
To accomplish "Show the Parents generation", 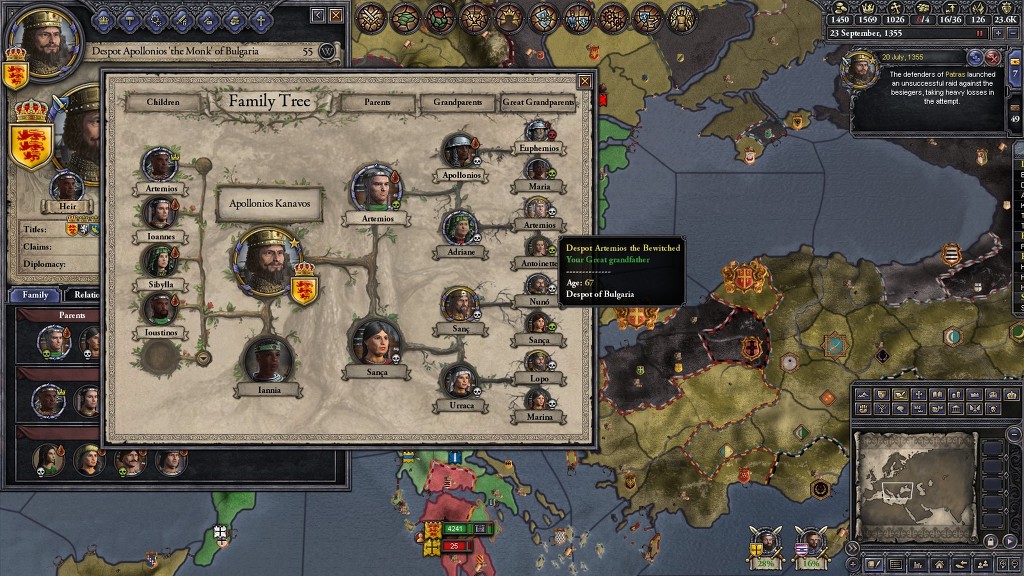I will 377,102.
